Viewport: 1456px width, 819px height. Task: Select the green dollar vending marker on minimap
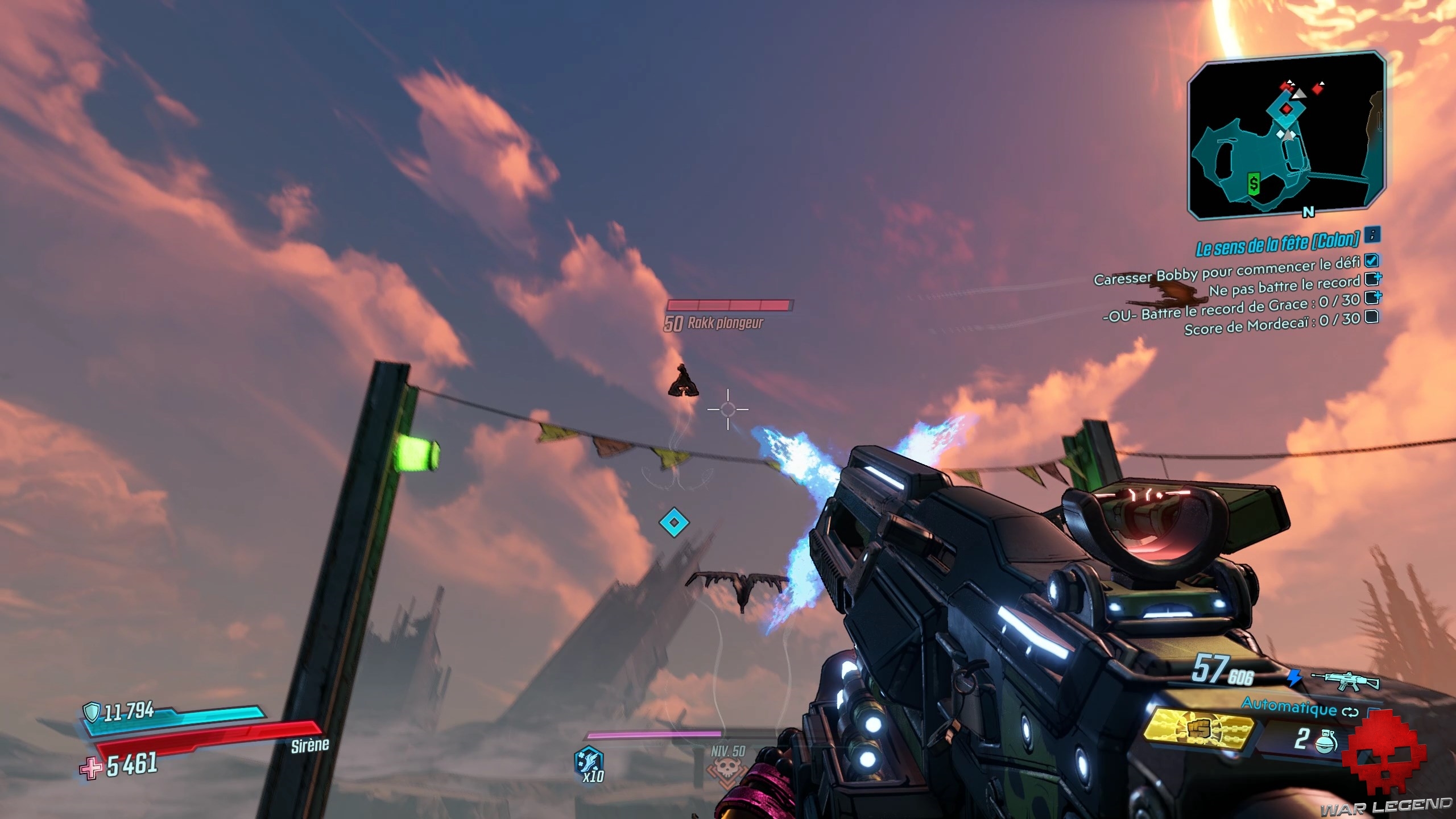coord(1254,183)
